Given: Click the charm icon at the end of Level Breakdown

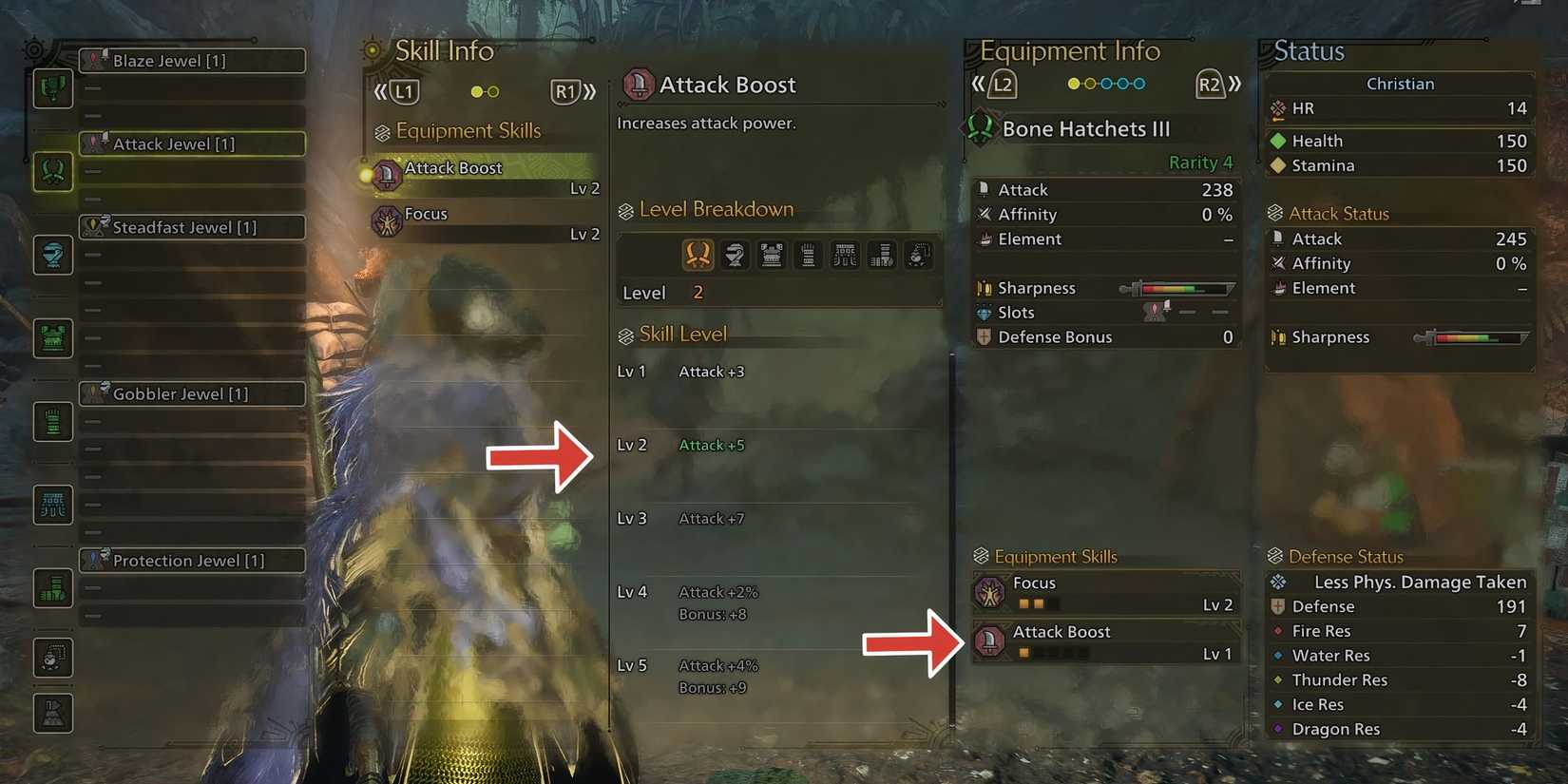Looking at the screenshot, I should [917, 255].
